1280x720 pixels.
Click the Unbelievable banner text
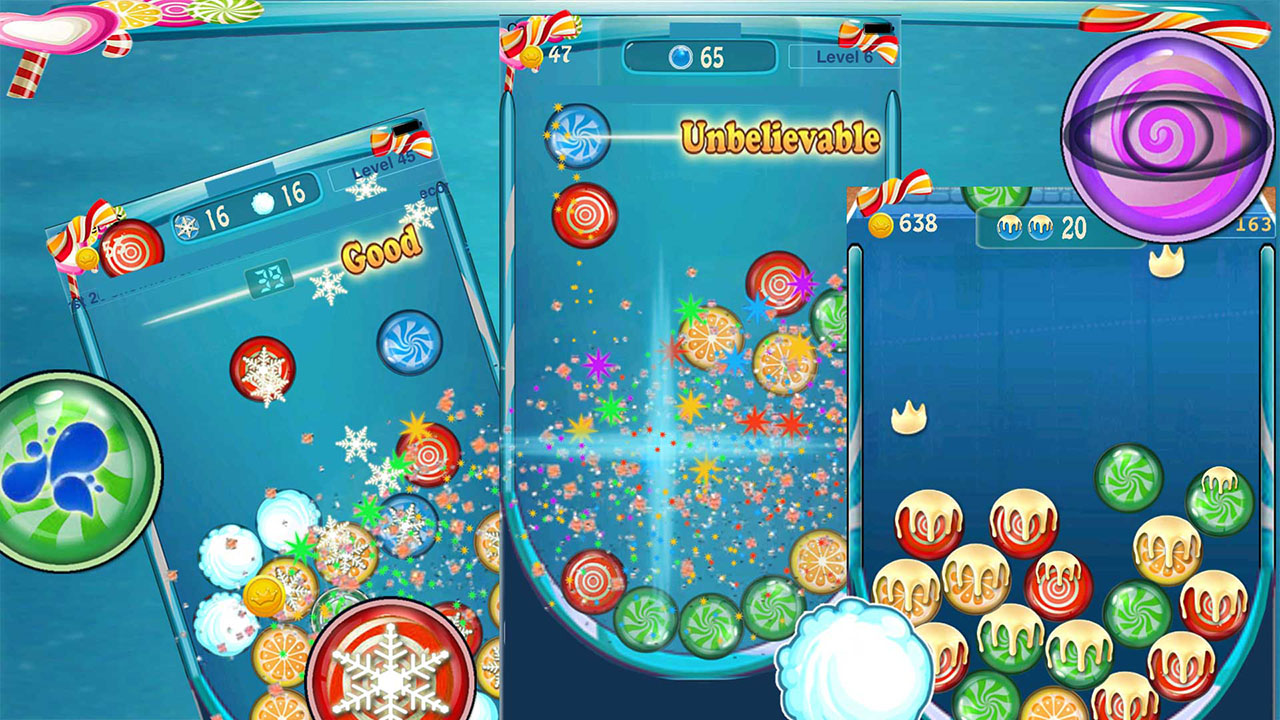click(x=780, y=135)
